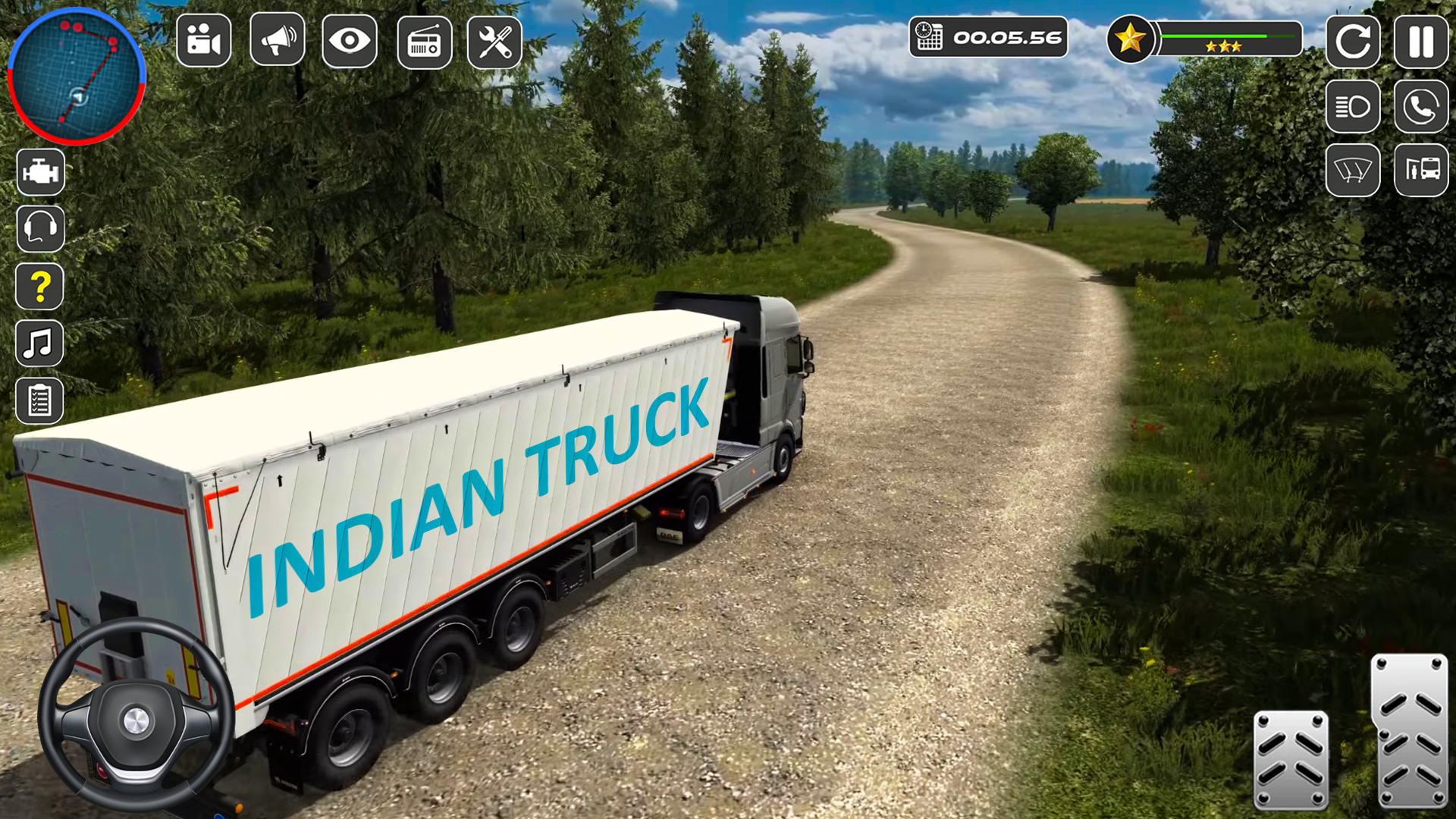Restart the level with the circular arrow

(1353, 41)
